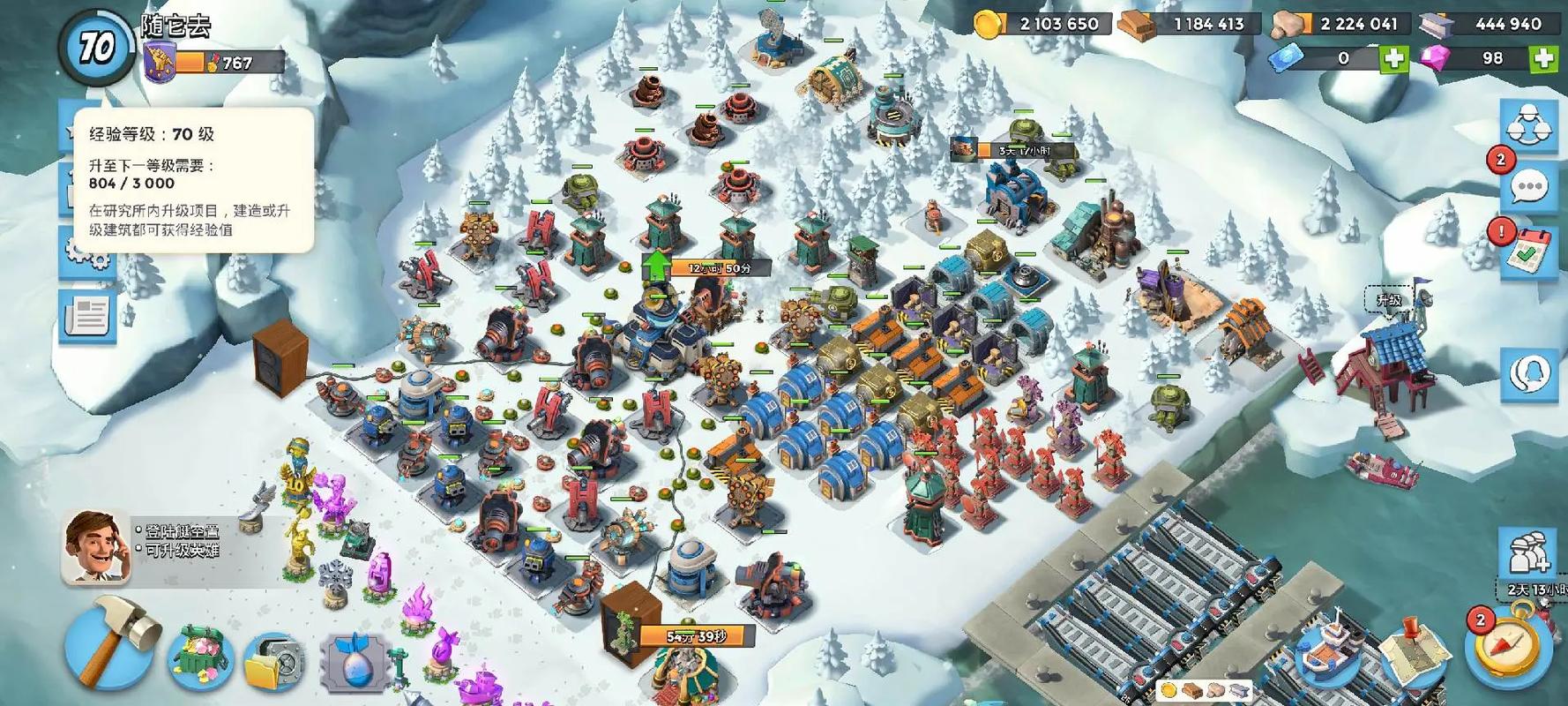Screen dimensions: 1568x706
Task: Open the QQ penguin support button
Action: coord(1530,372)
